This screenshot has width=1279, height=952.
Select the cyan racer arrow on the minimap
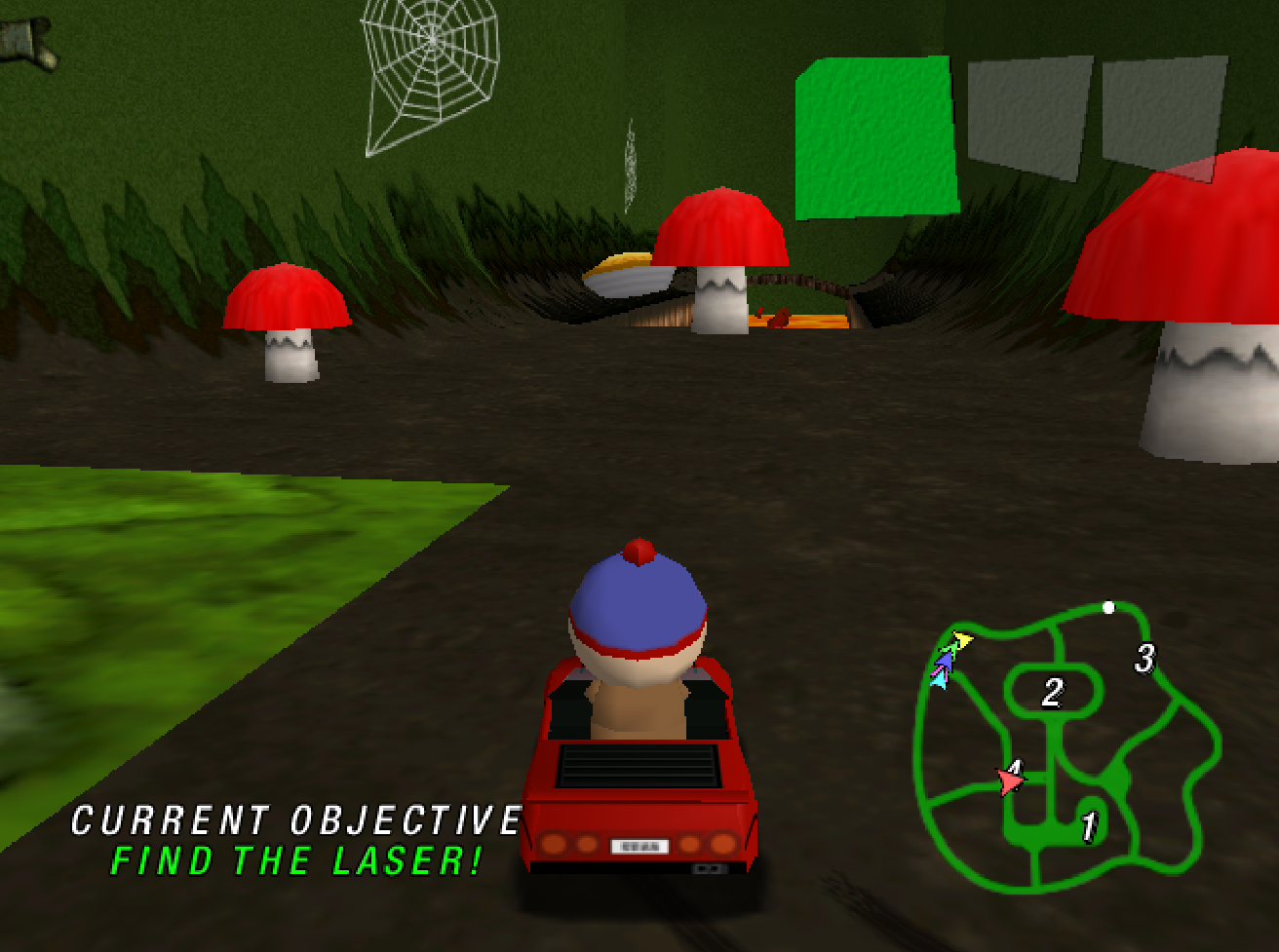tap(939, 679)
